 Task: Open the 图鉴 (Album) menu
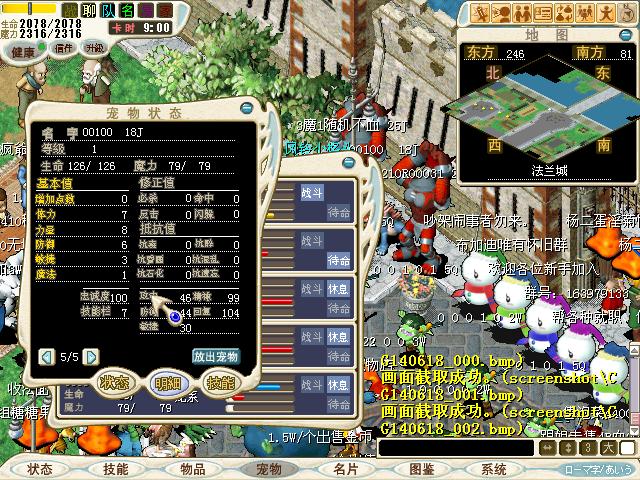[421, 469]
